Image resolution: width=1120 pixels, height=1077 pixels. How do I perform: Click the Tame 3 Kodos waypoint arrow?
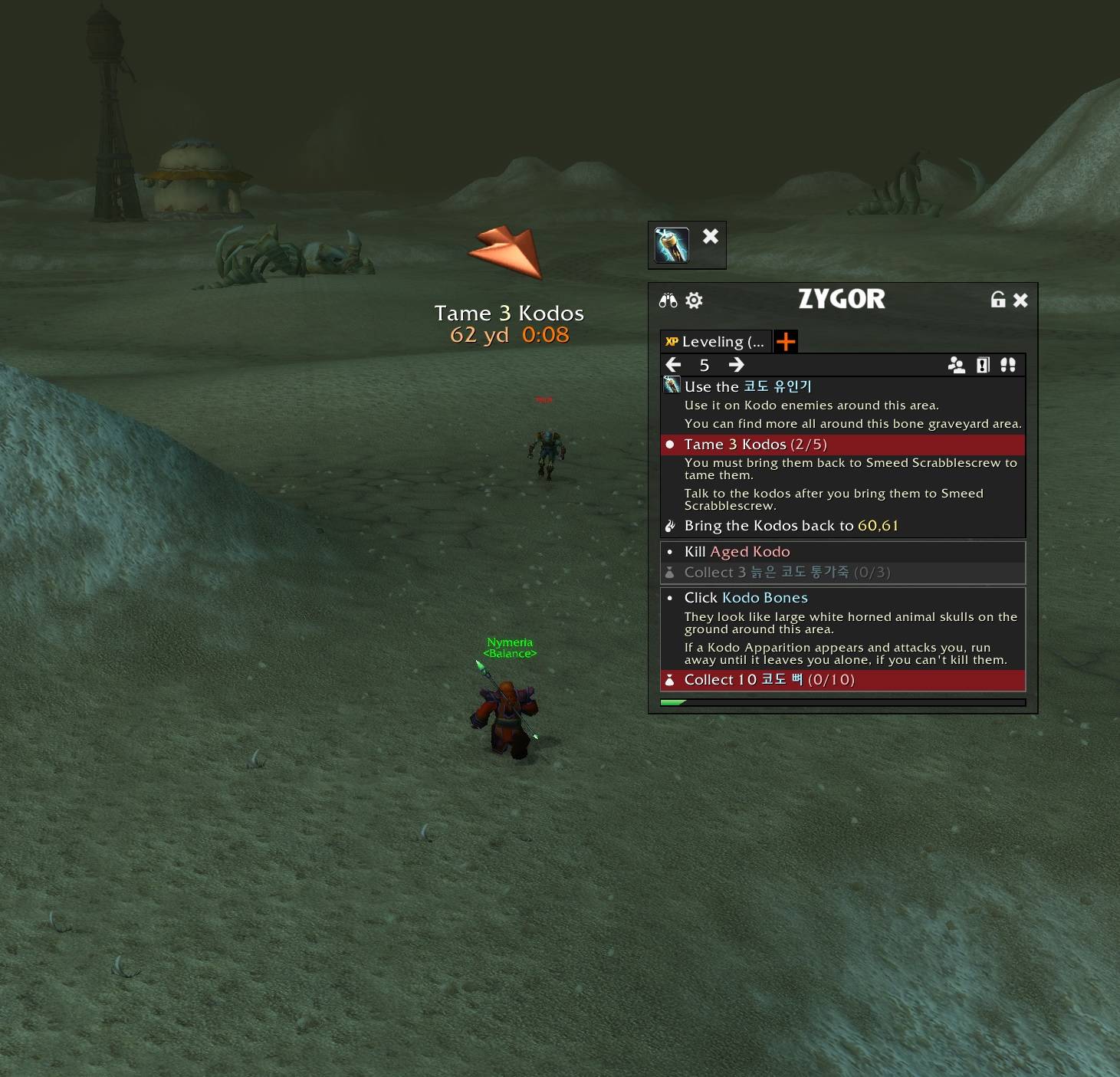tap(507, 251)
